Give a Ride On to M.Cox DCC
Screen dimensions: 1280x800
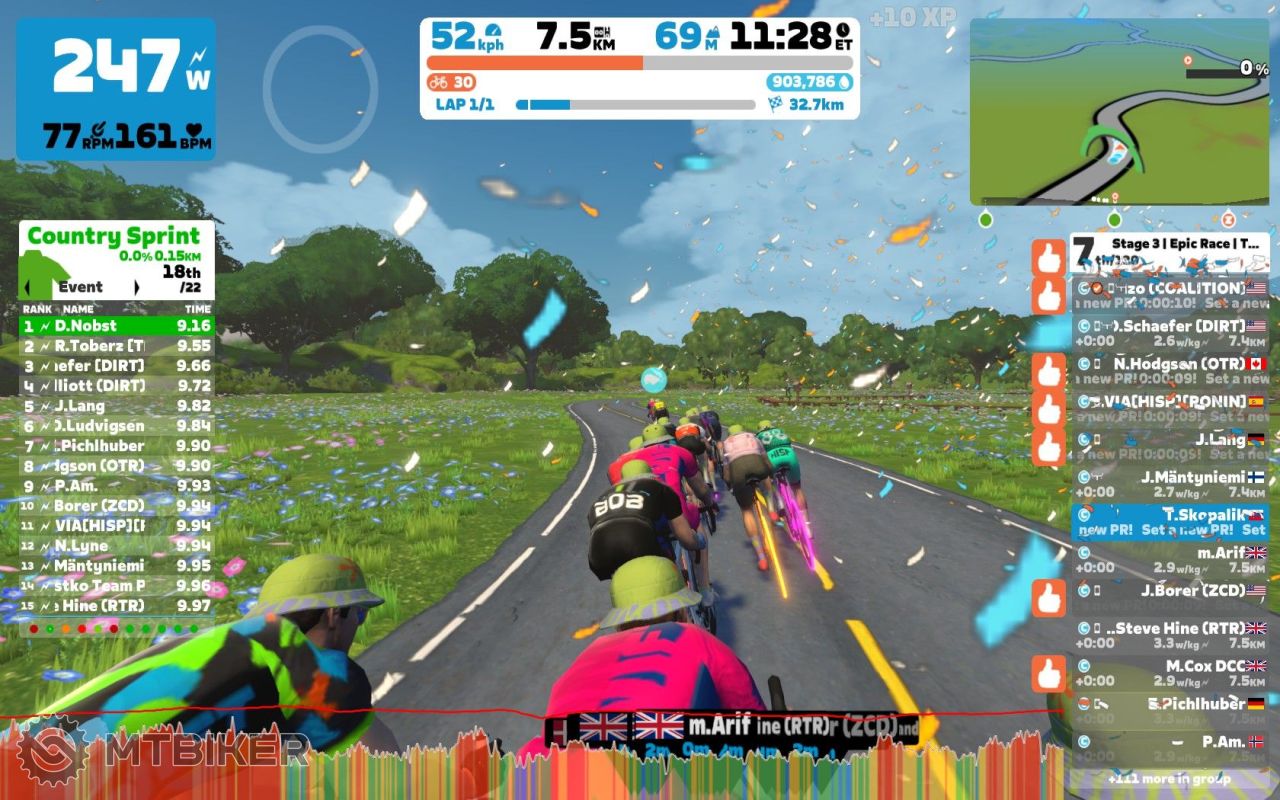[x=1048, y=673]
